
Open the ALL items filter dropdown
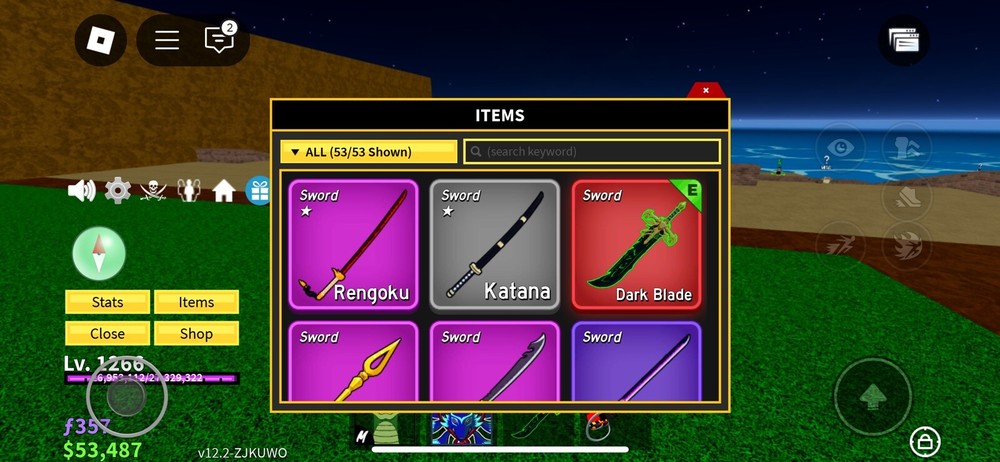point(368,152)
